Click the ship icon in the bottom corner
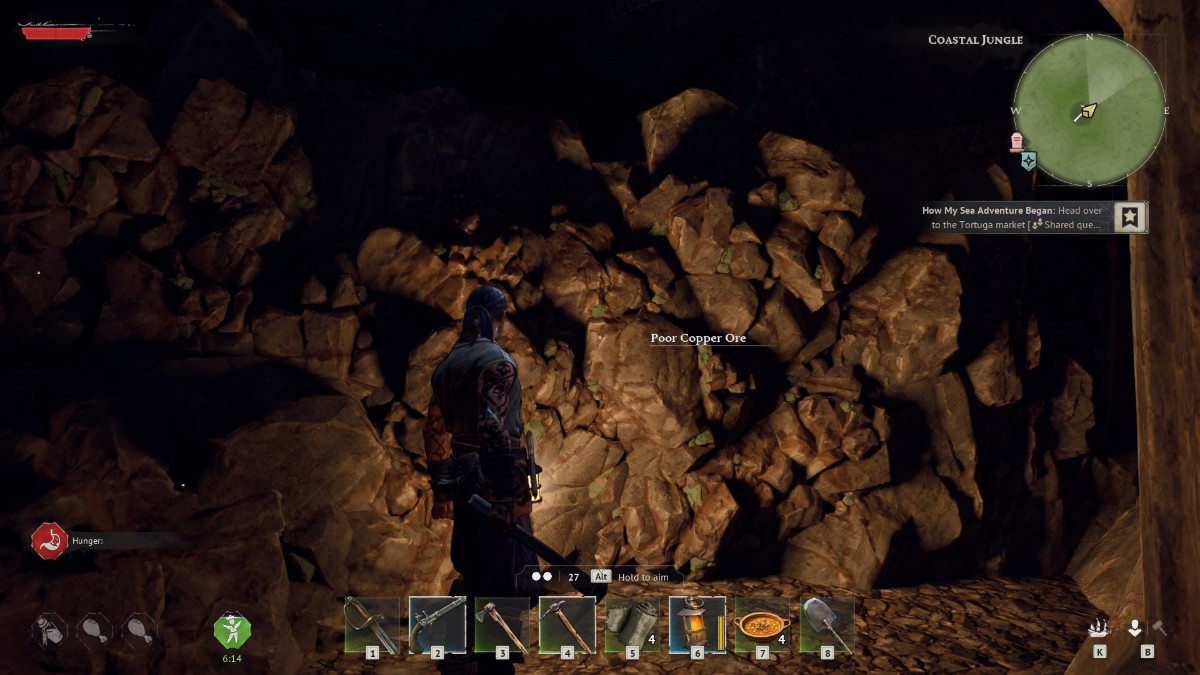1200x675 pixels. (x=1099, y=628)
